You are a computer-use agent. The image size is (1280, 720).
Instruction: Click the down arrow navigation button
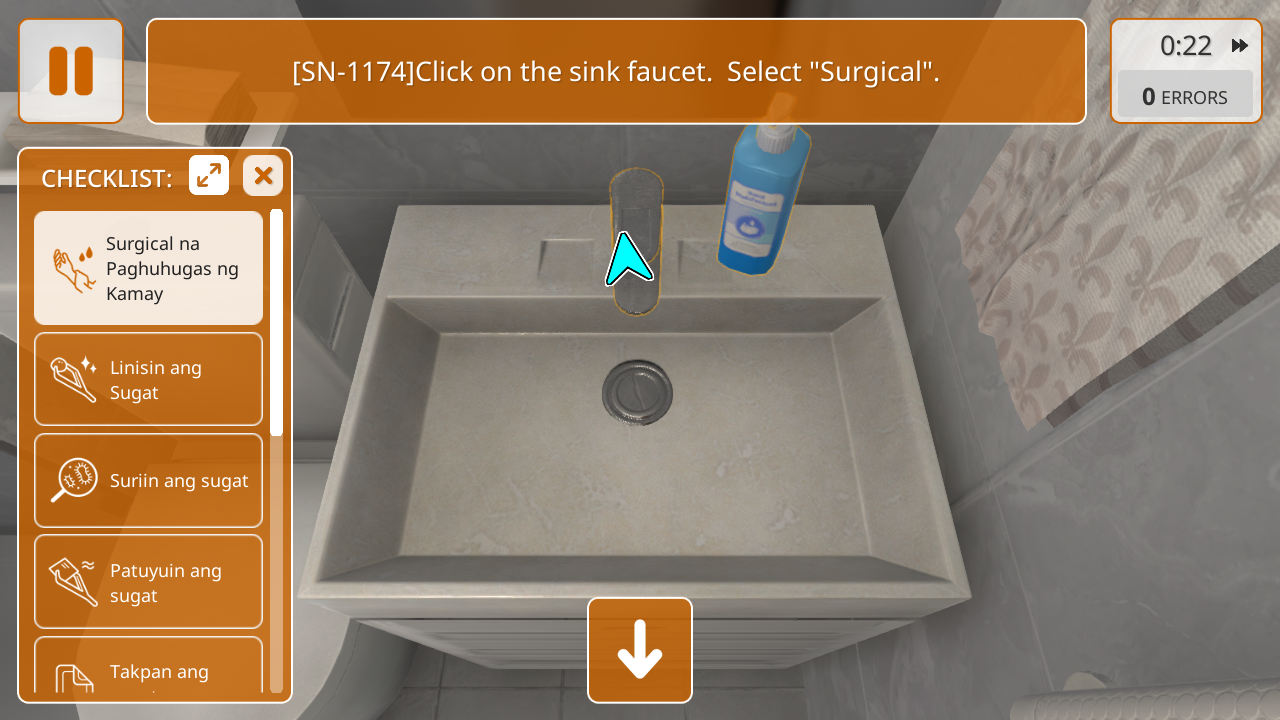click(x=640, y=650)
